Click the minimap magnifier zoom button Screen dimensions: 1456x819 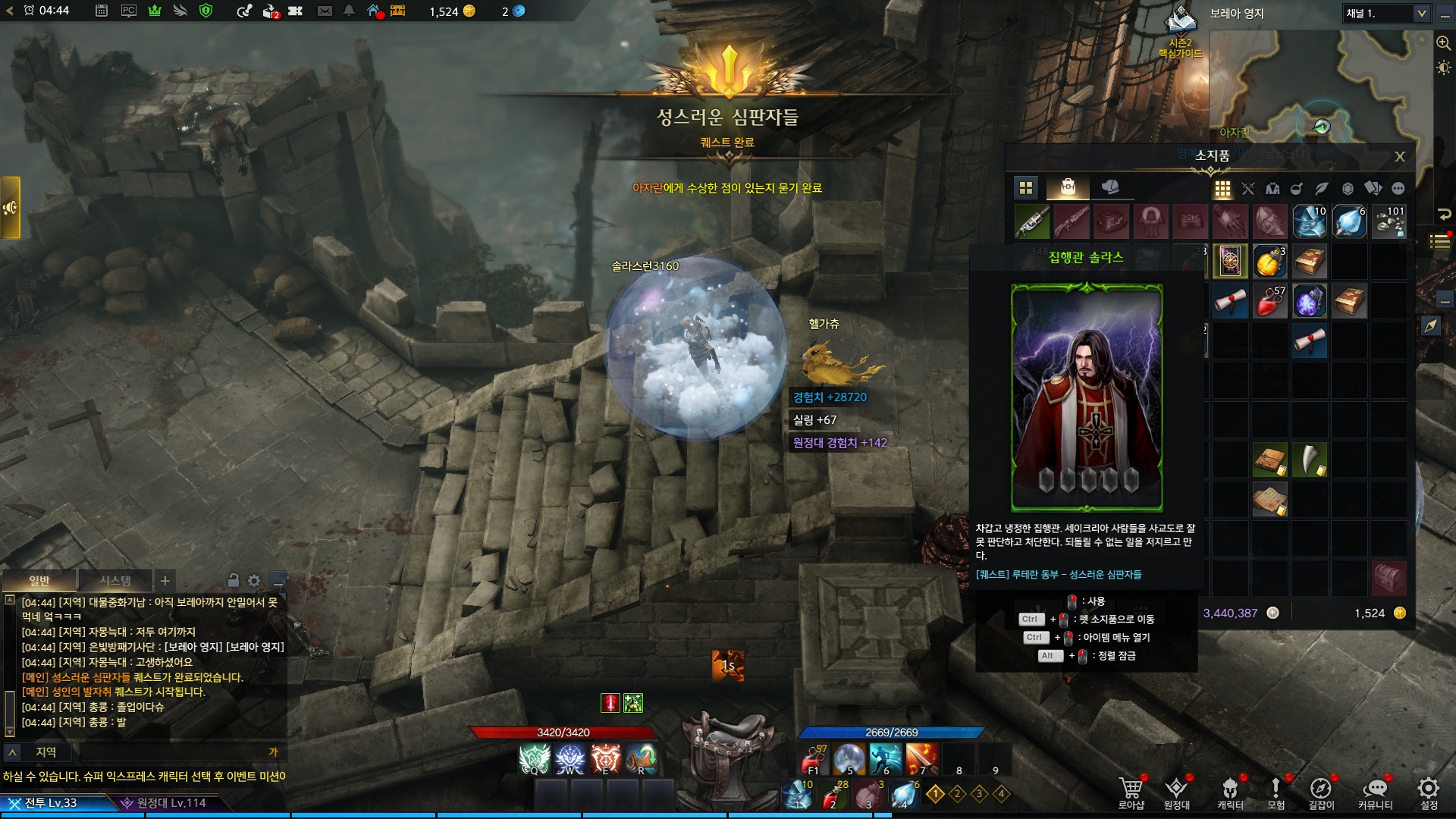click(x=1443, y=43)
